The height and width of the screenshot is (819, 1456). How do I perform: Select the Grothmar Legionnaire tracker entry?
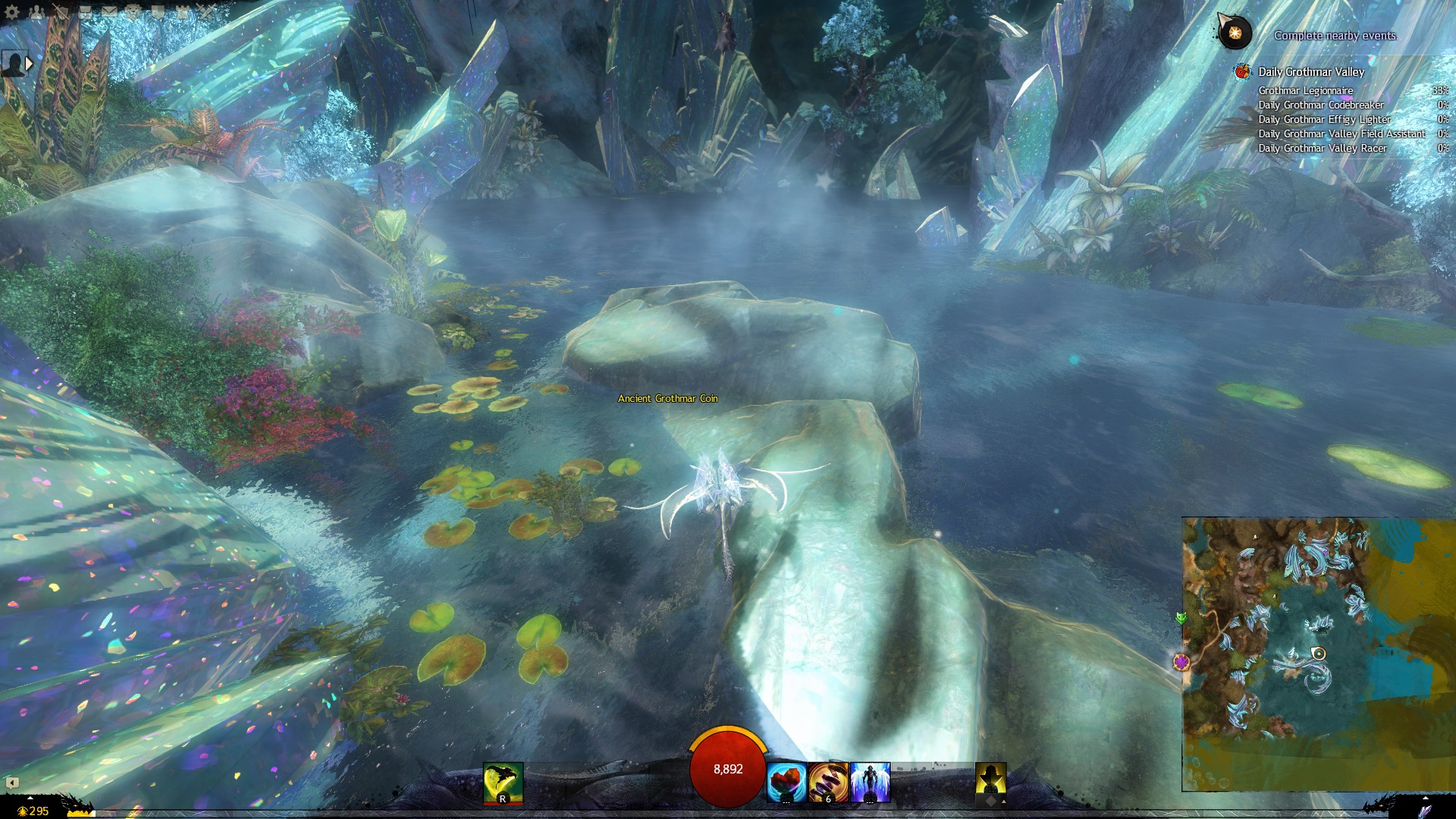pyautogui.click(x=1305, y=90)
